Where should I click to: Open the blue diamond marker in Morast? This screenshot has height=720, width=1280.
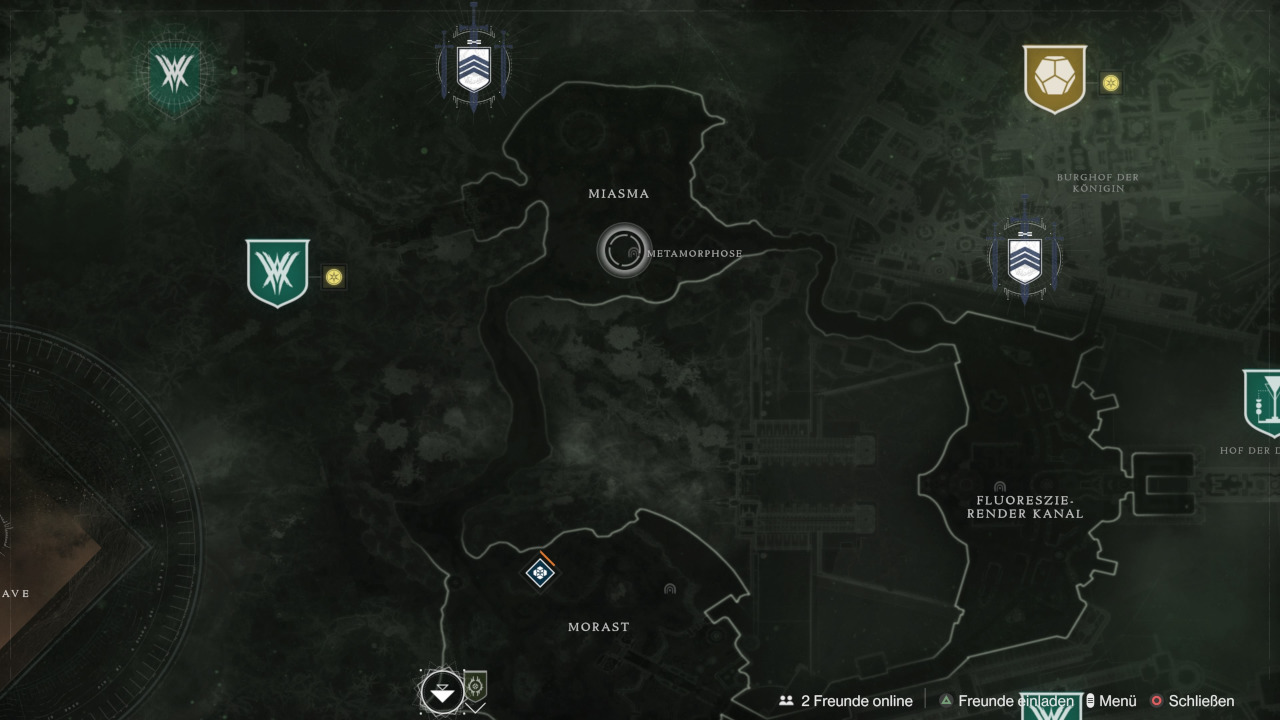[x=540, y=572]
